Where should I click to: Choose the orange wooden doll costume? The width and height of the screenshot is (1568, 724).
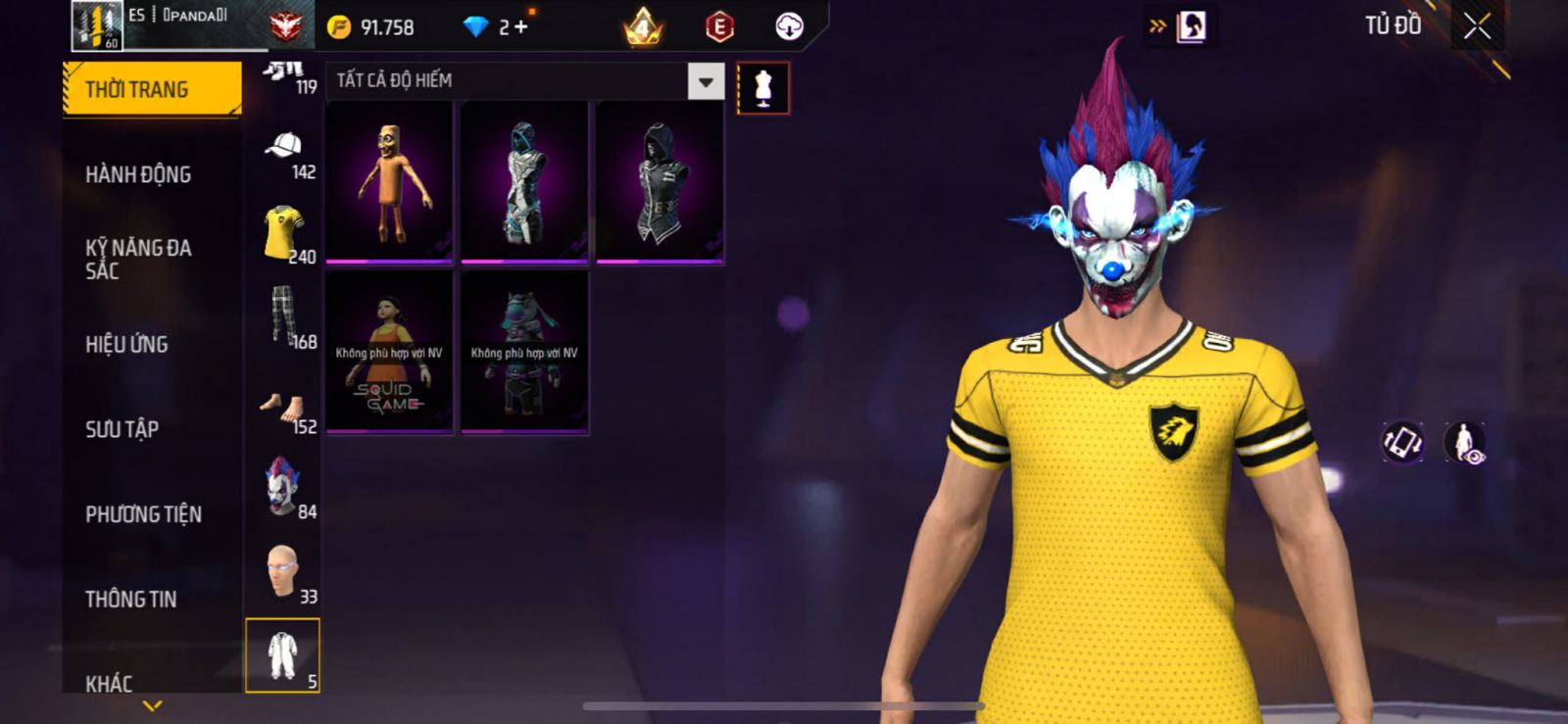tap(389, 182)
